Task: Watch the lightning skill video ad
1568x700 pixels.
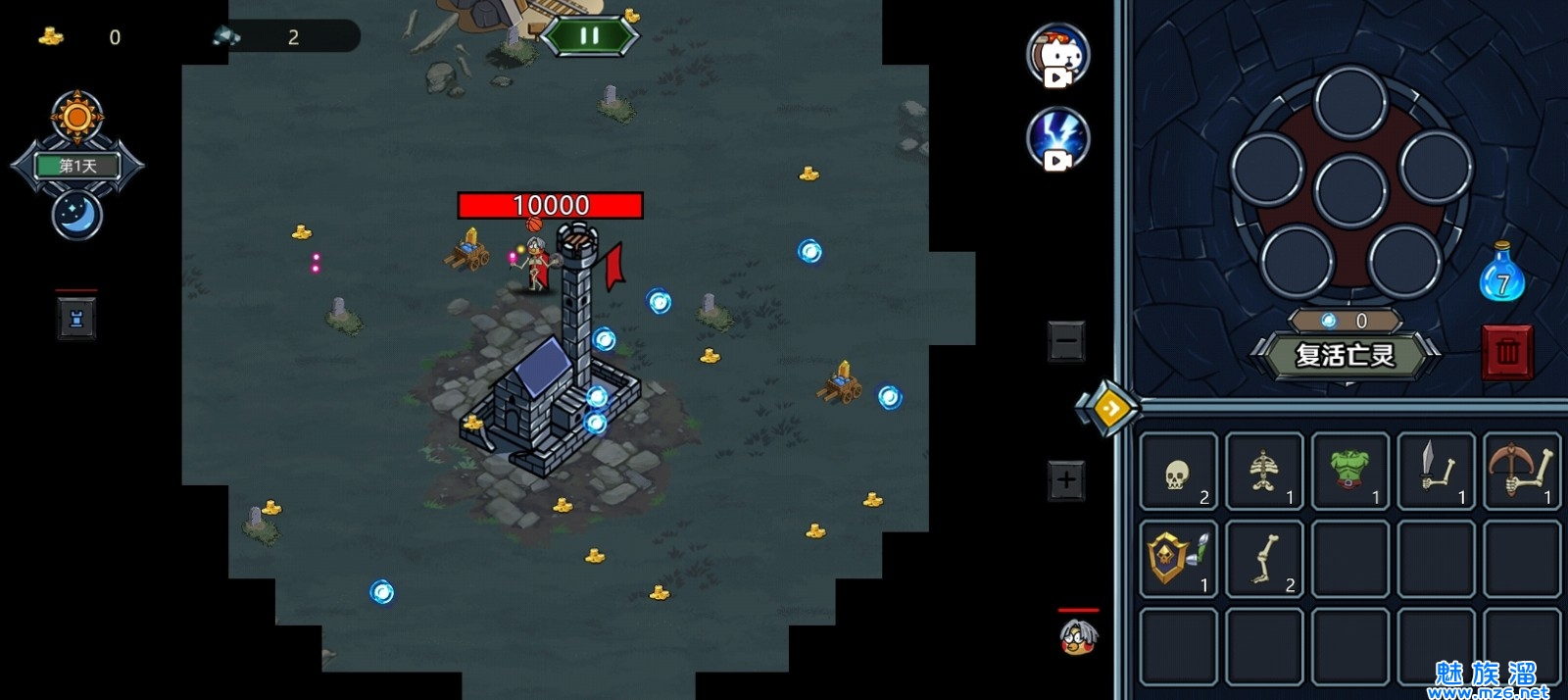Action: tap(1058, 138)
